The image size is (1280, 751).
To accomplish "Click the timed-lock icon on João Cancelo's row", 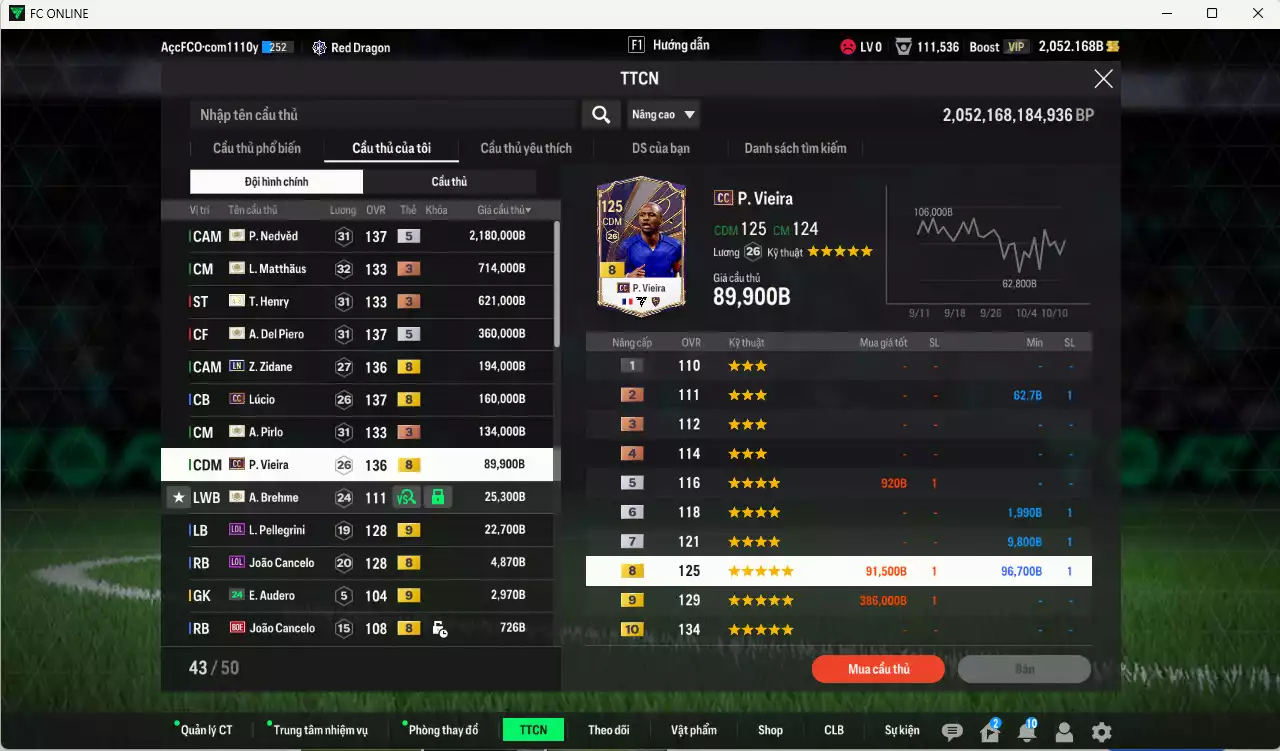I will click(x=440, y=628).
